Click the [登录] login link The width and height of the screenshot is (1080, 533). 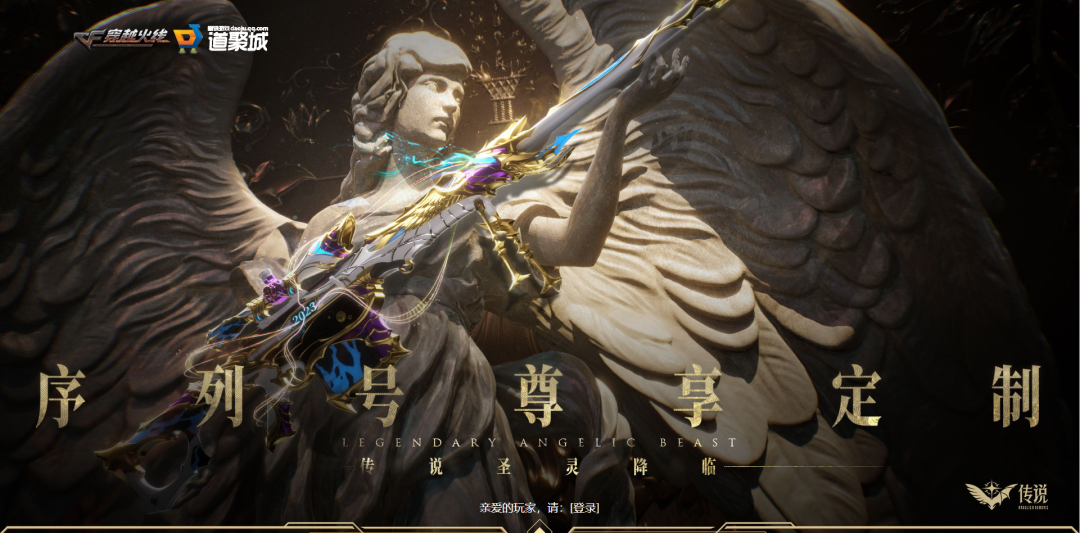[x=583, y=508]
